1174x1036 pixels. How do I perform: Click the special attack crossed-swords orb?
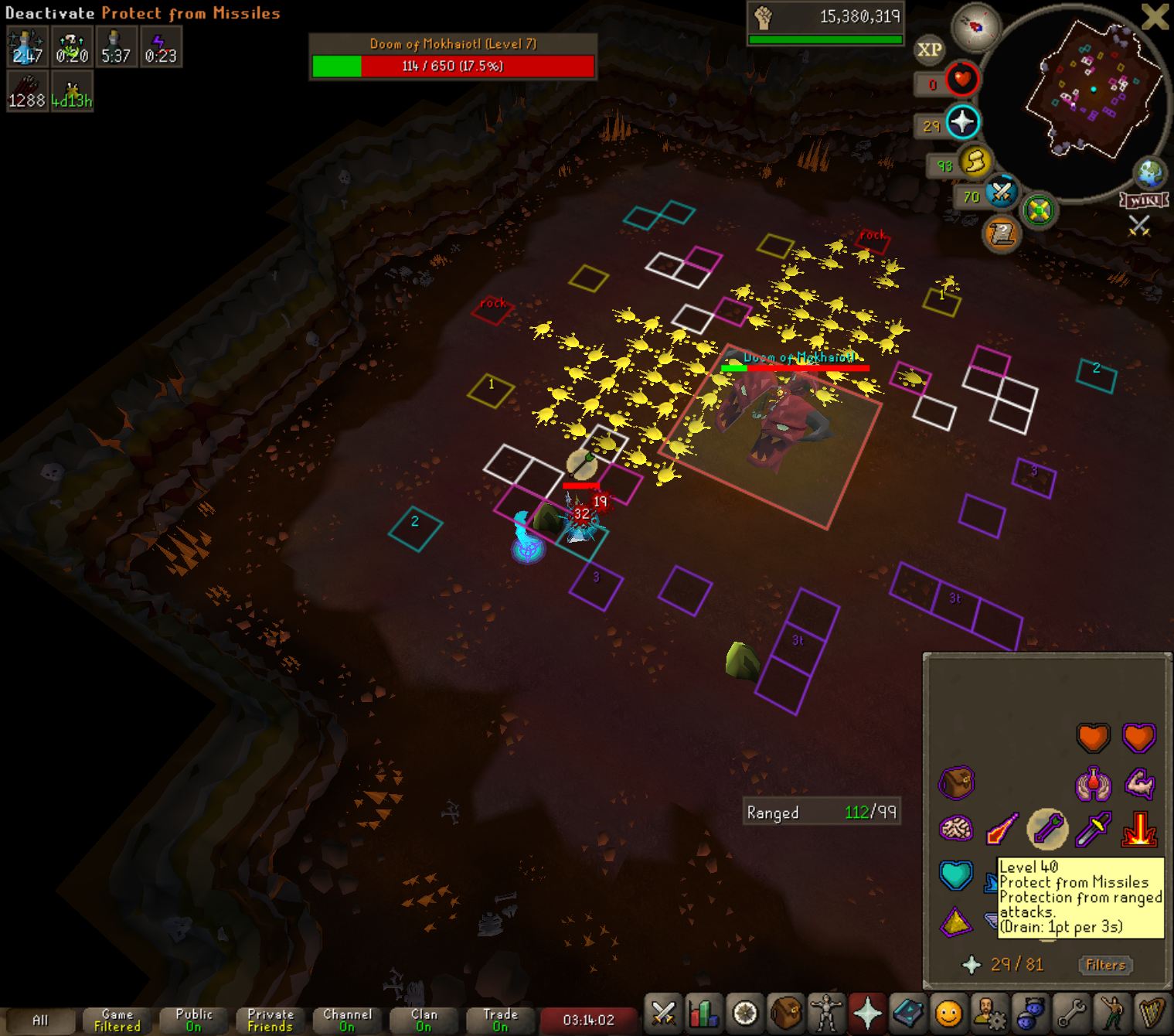coord(1001,192)
